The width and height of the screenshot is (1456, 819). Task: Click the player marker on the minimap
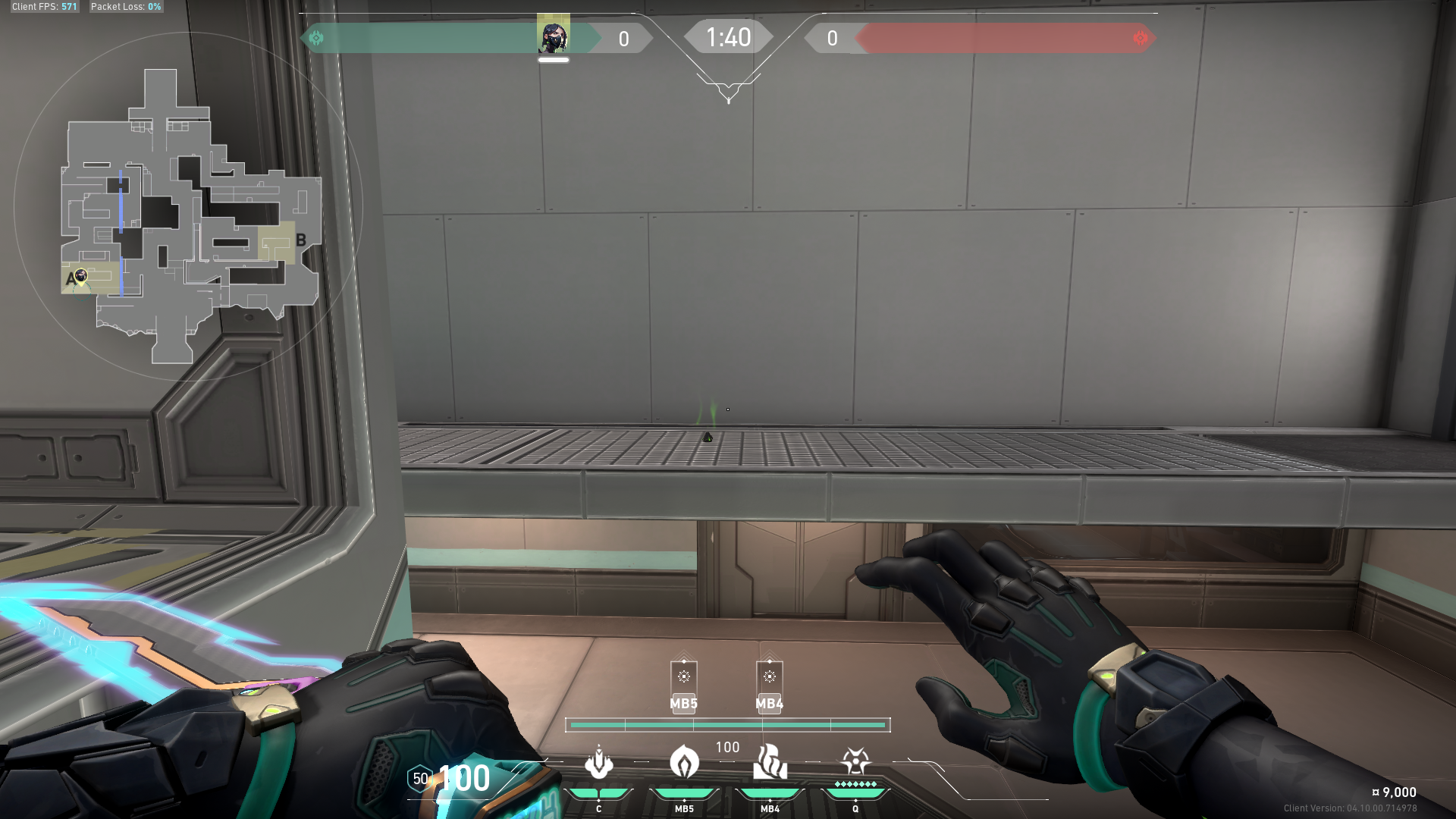click(x=81, y=275)
